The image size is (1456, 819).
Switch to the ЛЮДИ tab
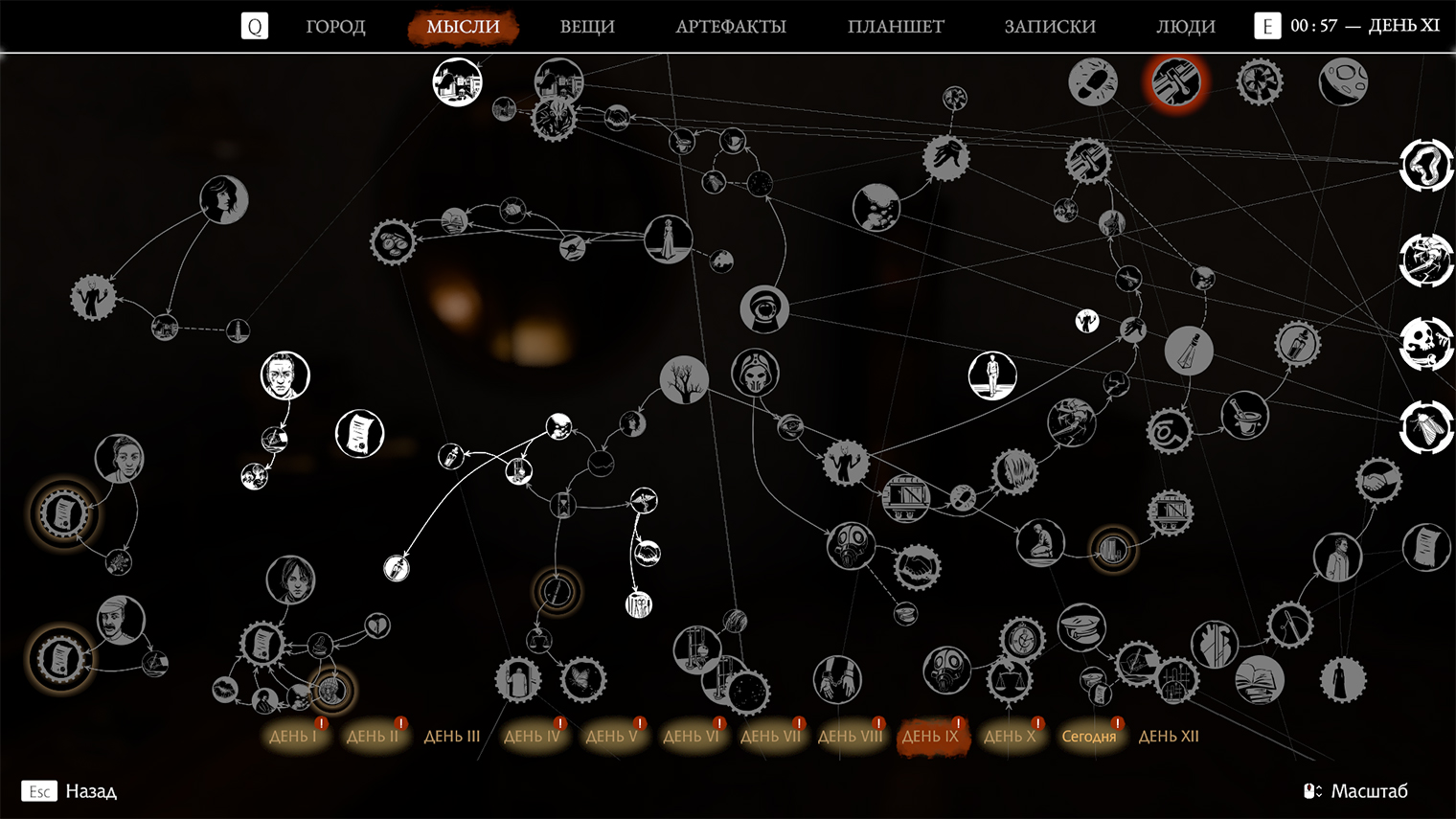[1185, 27]
